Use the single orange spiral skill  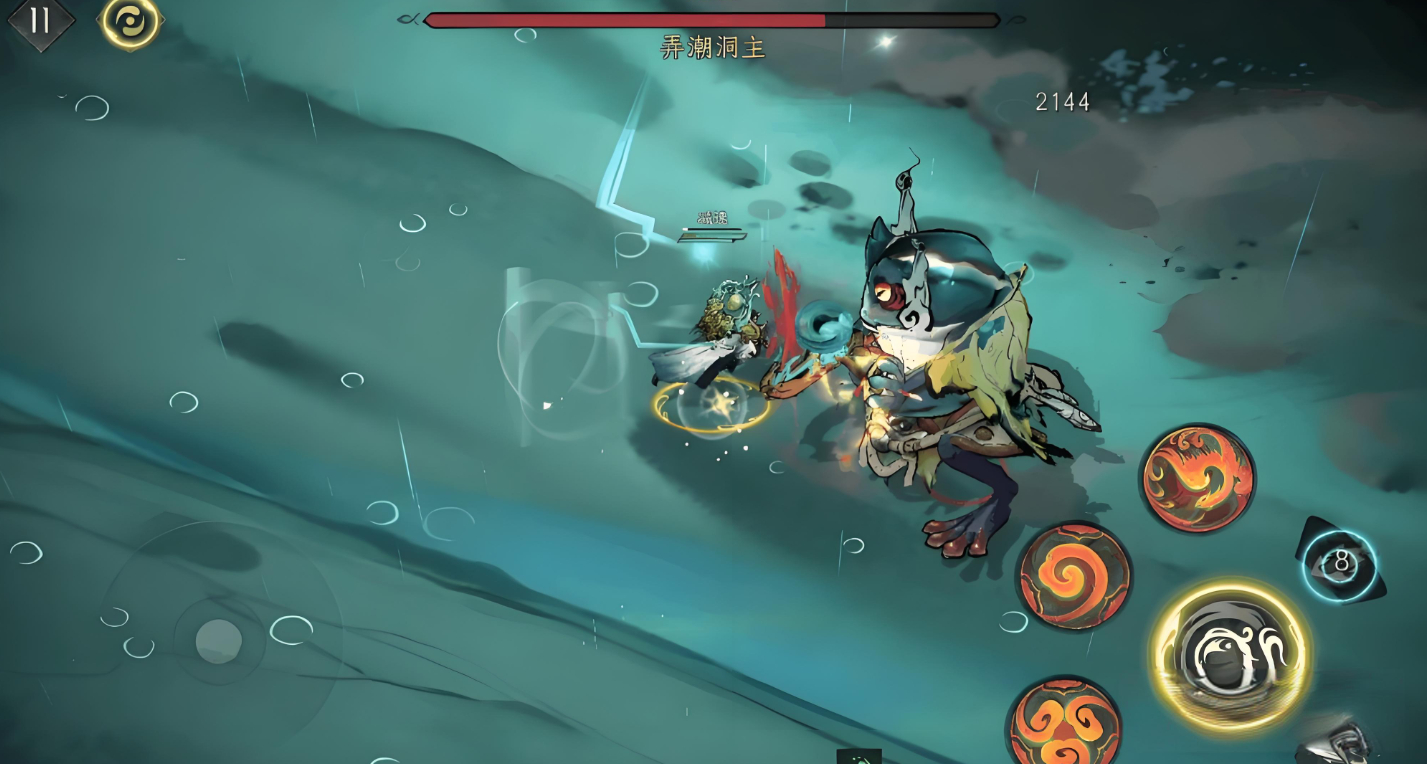tap(1074, 576)
